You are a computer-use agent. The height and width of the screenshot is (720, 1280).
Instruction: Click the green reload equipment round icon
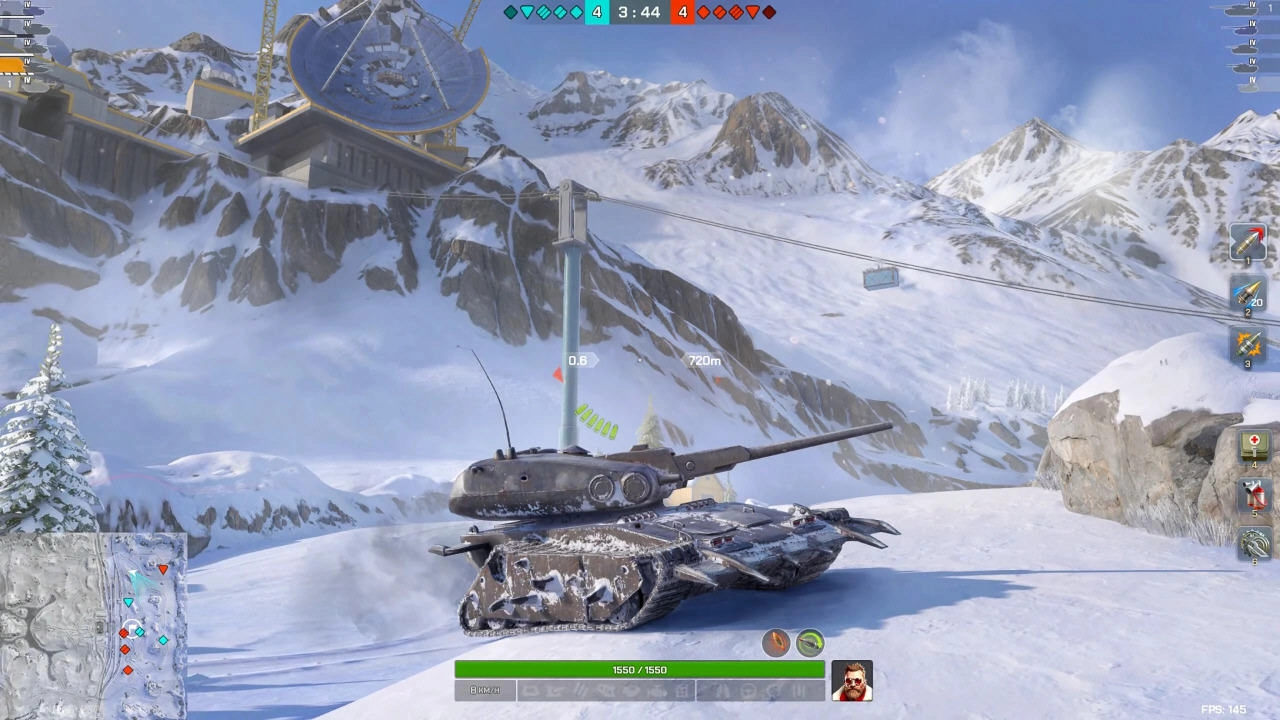pyautogui.click(x=810, y=643)
